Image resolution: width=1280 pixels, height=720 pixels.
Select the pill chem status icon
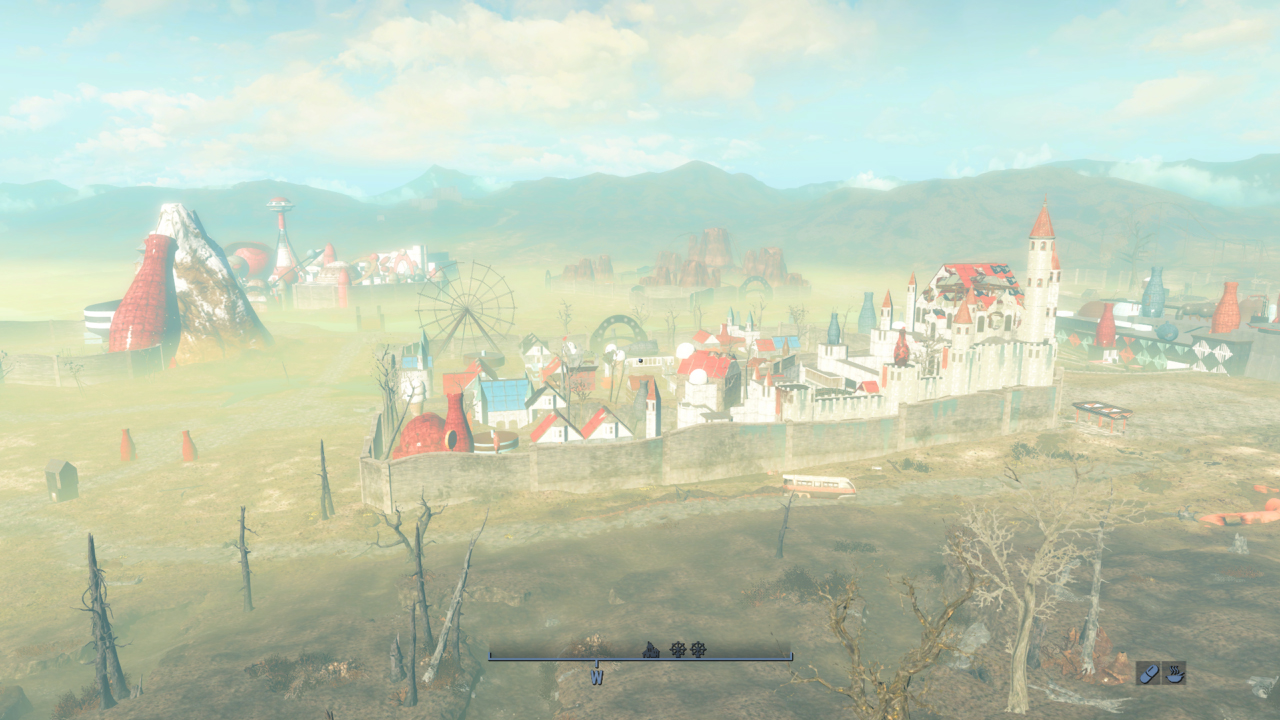pos(1149,673)
